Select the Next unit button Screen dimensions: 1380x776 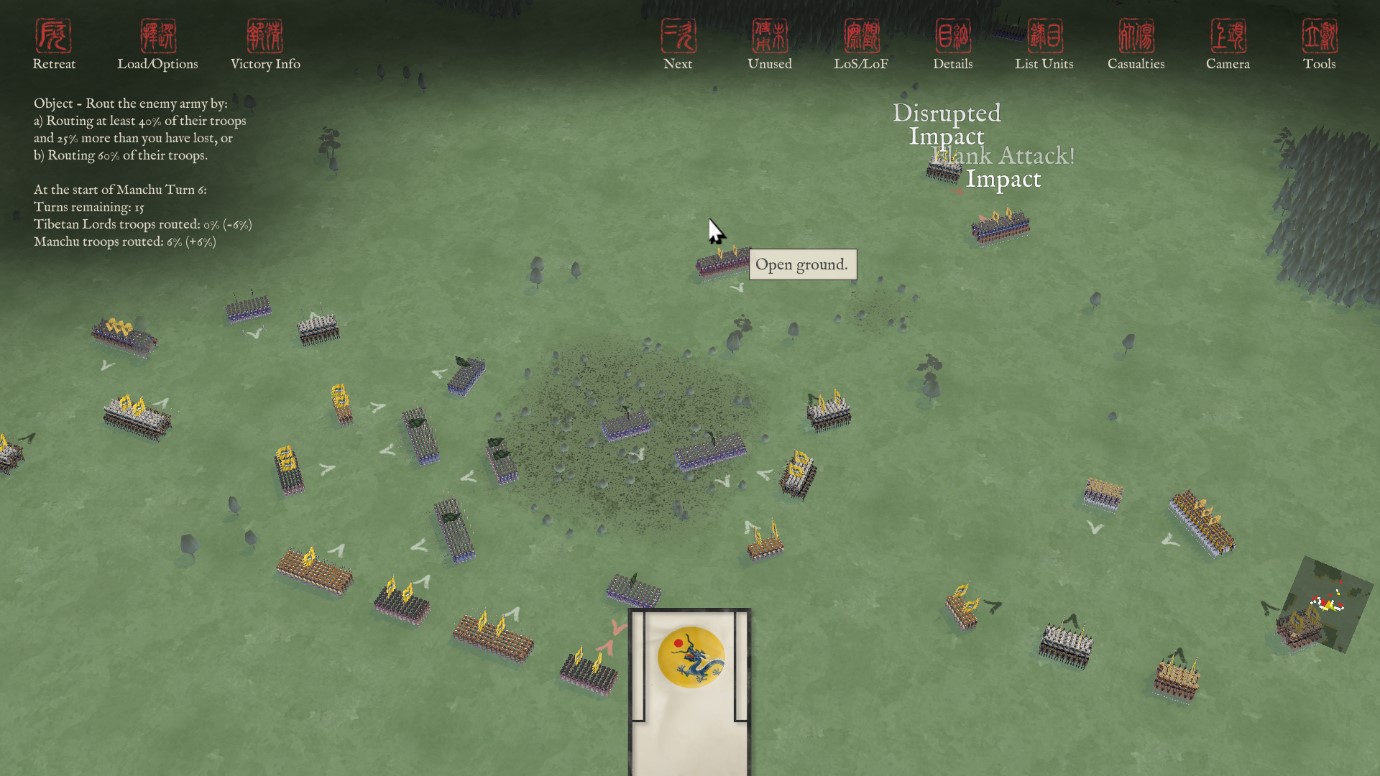click(678, 45)
